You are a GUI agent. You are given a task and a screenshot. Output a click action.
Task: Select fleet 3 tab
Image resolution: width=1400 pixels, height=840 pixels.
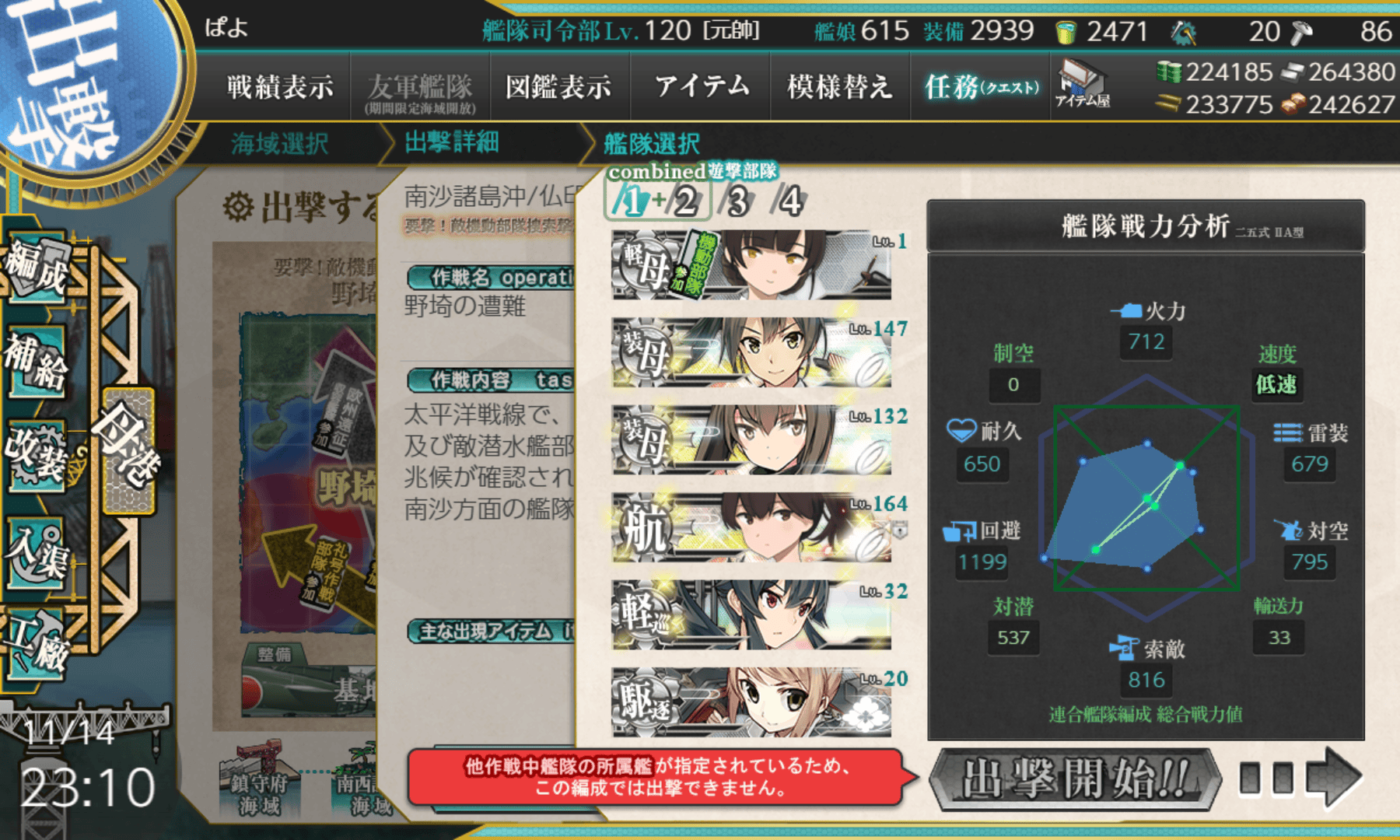point(737,202)
